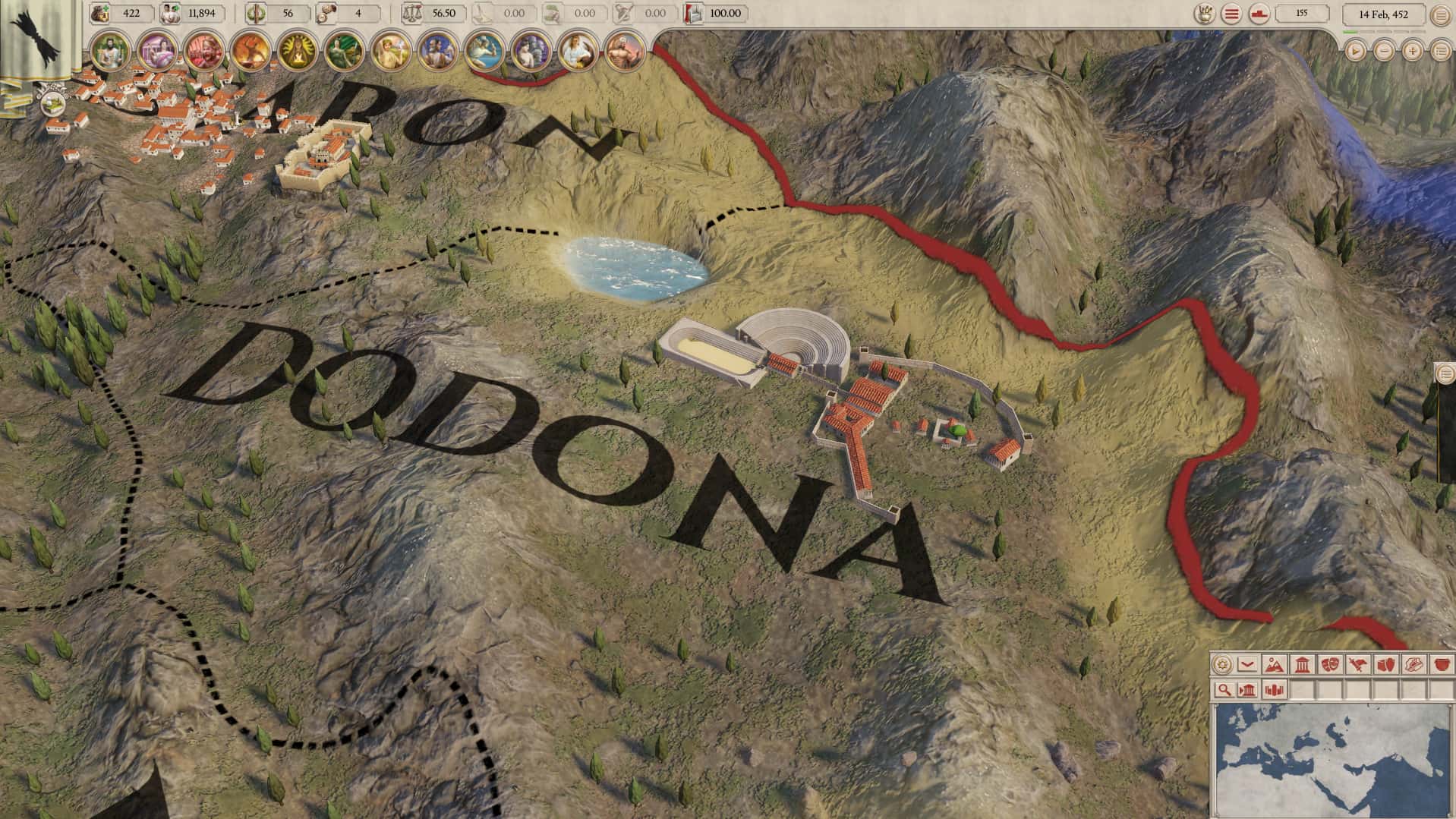View the wreath influence icon showing 56
The width and height of the screenshot is (1456, 819).
tap(255, 13)
